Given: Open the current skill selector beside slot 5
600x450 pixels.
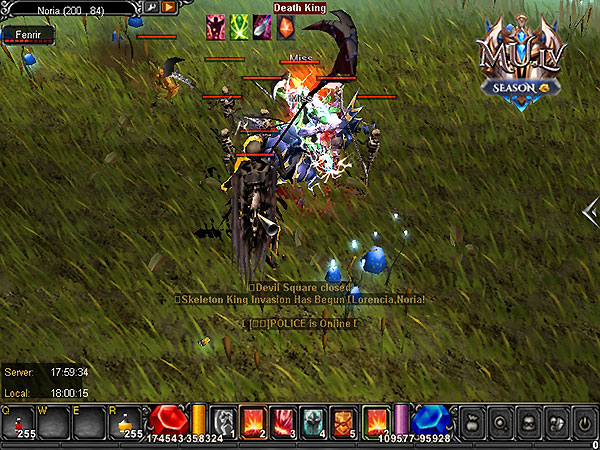Looking at the screenshot, I should pyautogui.click(x=377, y=421).
